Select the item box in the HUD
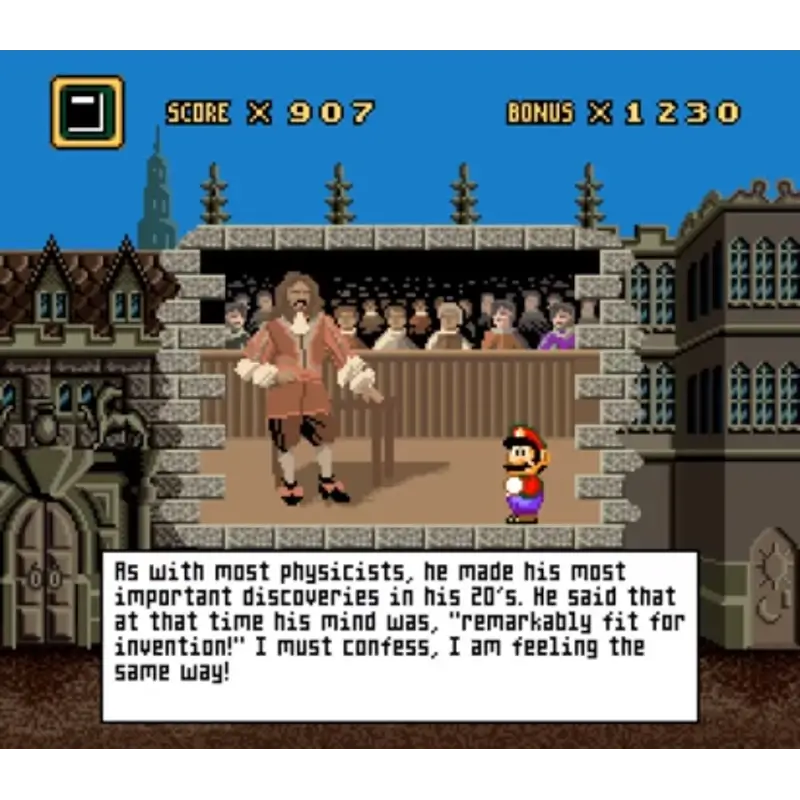The width and height of the screenshot is (800, 800). 87,112
